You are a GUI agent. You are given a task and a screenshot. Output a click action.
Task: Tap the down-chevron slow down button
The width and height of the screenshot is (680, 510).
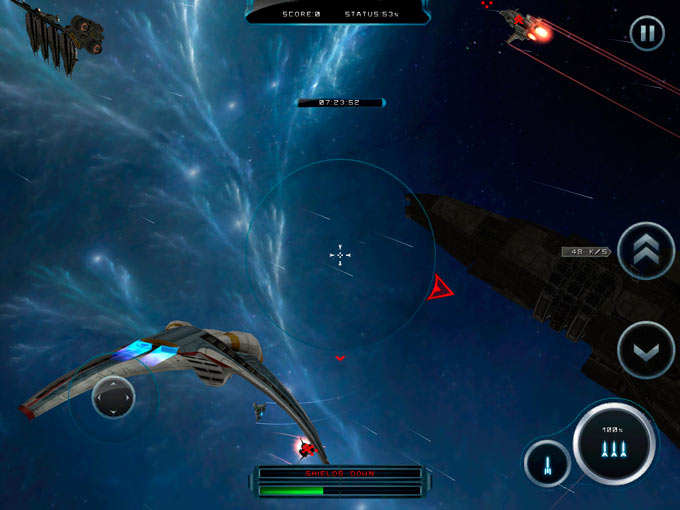[x=646, y=350]
